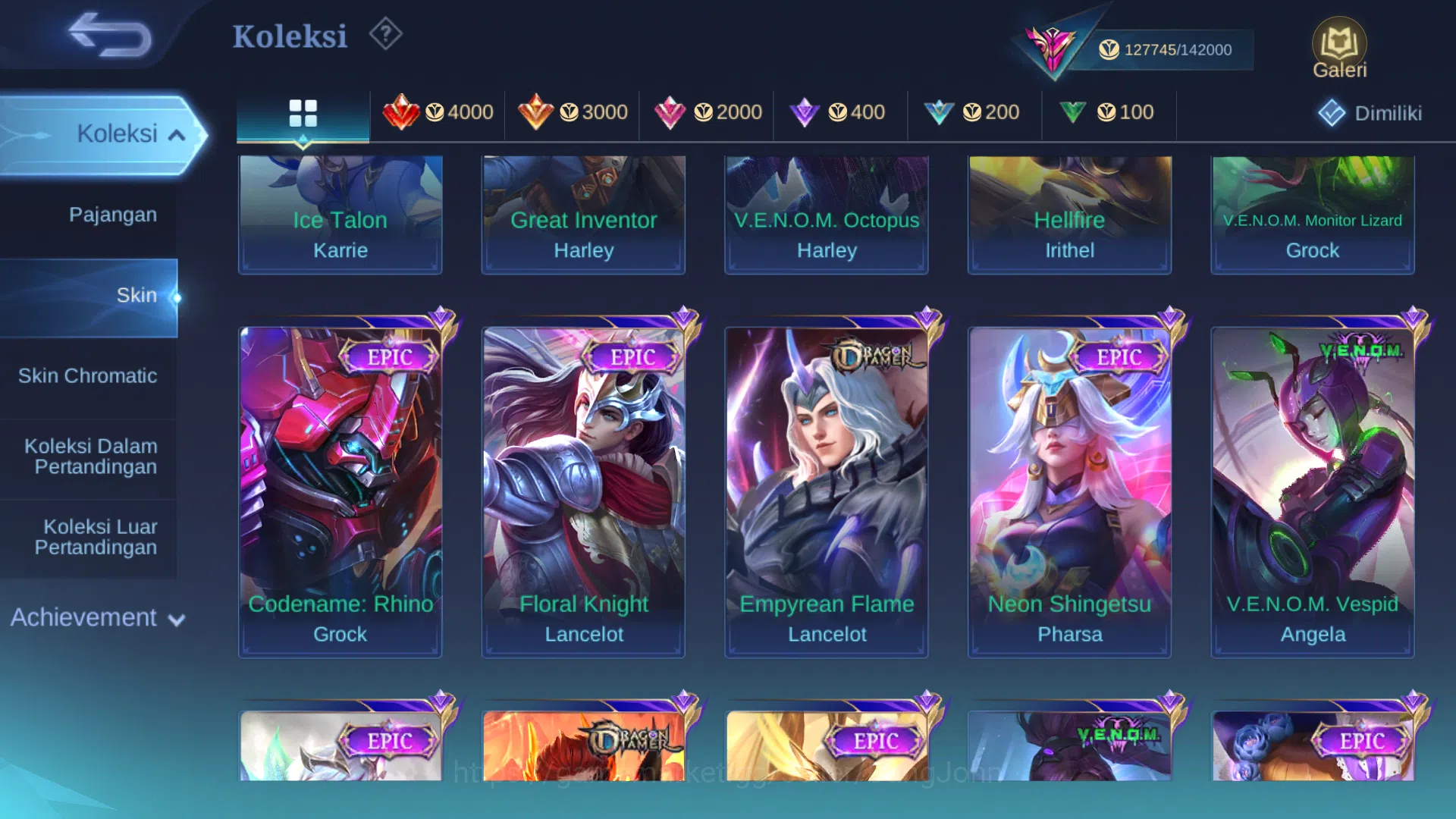Open the Koleksi Dalam Pertandingan section

point(90,456)
